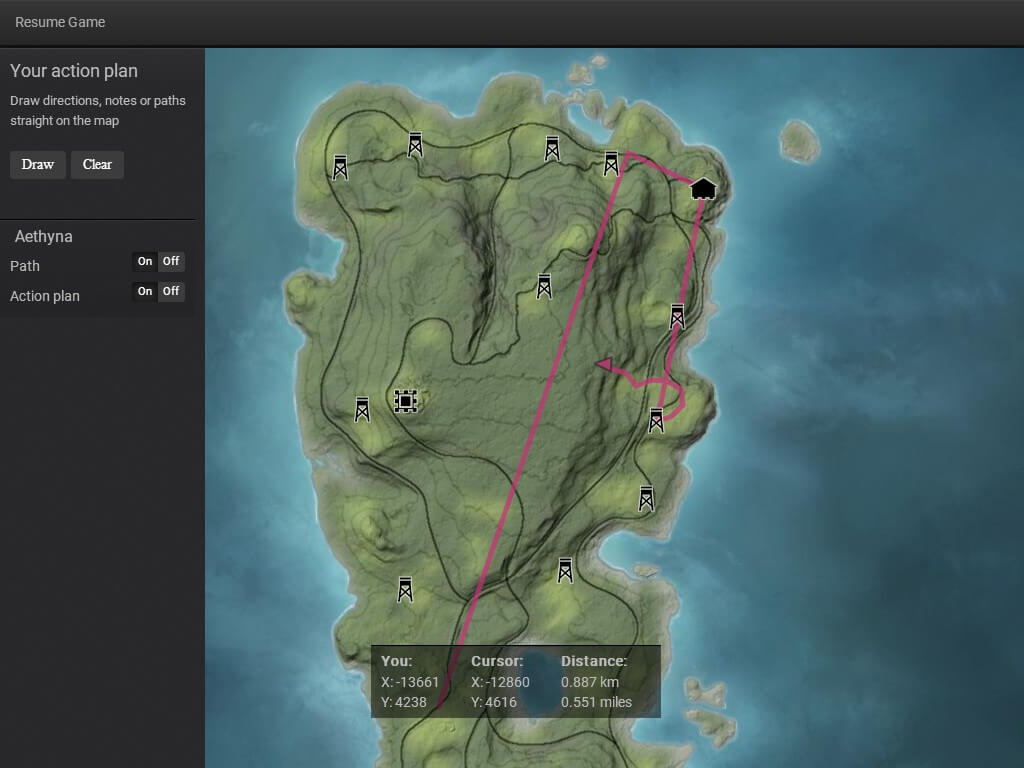Clear the drawn action plan

(x=97, y=165)
